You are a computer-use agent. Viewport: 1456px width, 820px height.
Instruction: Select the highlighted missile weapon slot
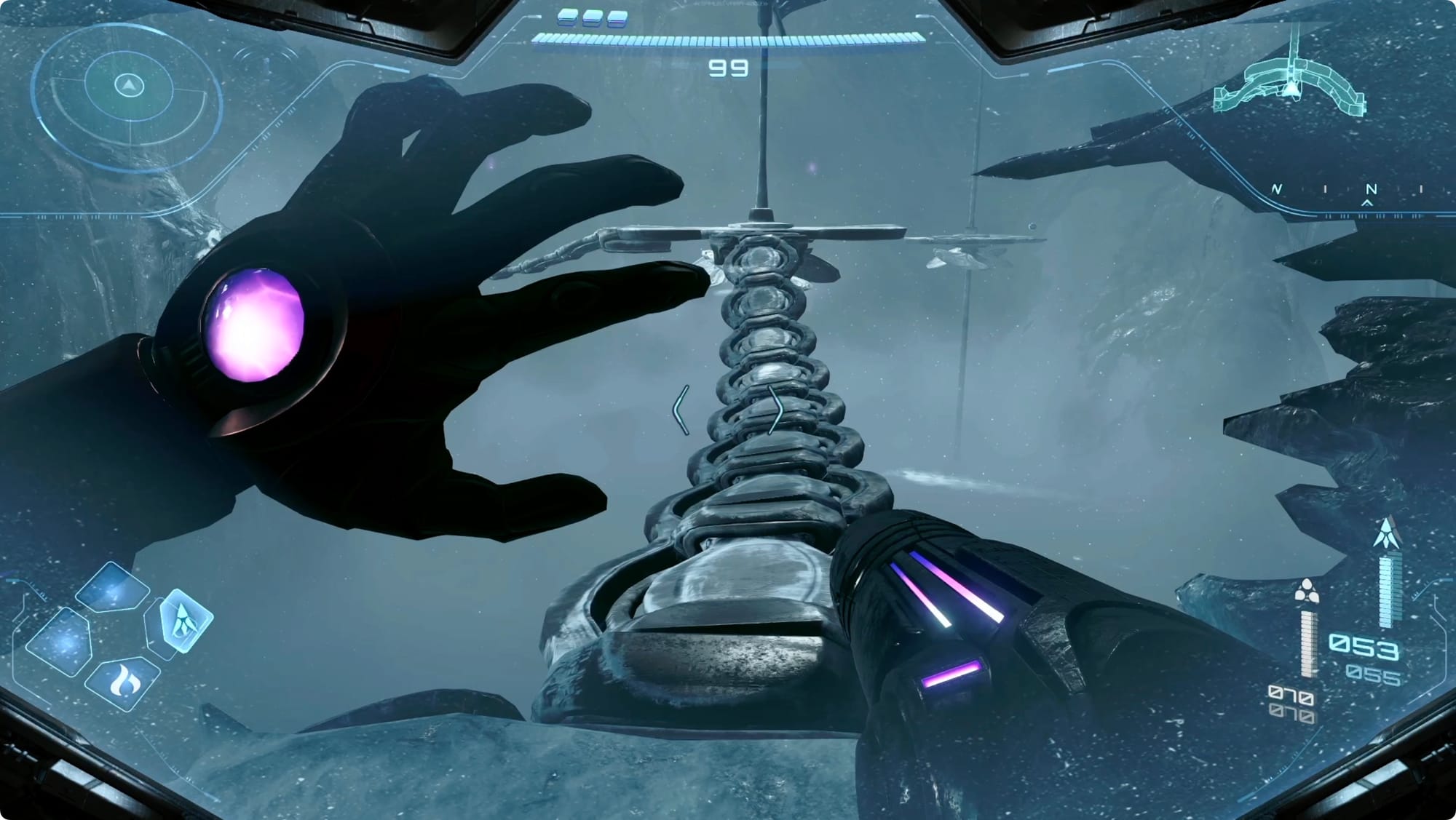click(186, 620)
